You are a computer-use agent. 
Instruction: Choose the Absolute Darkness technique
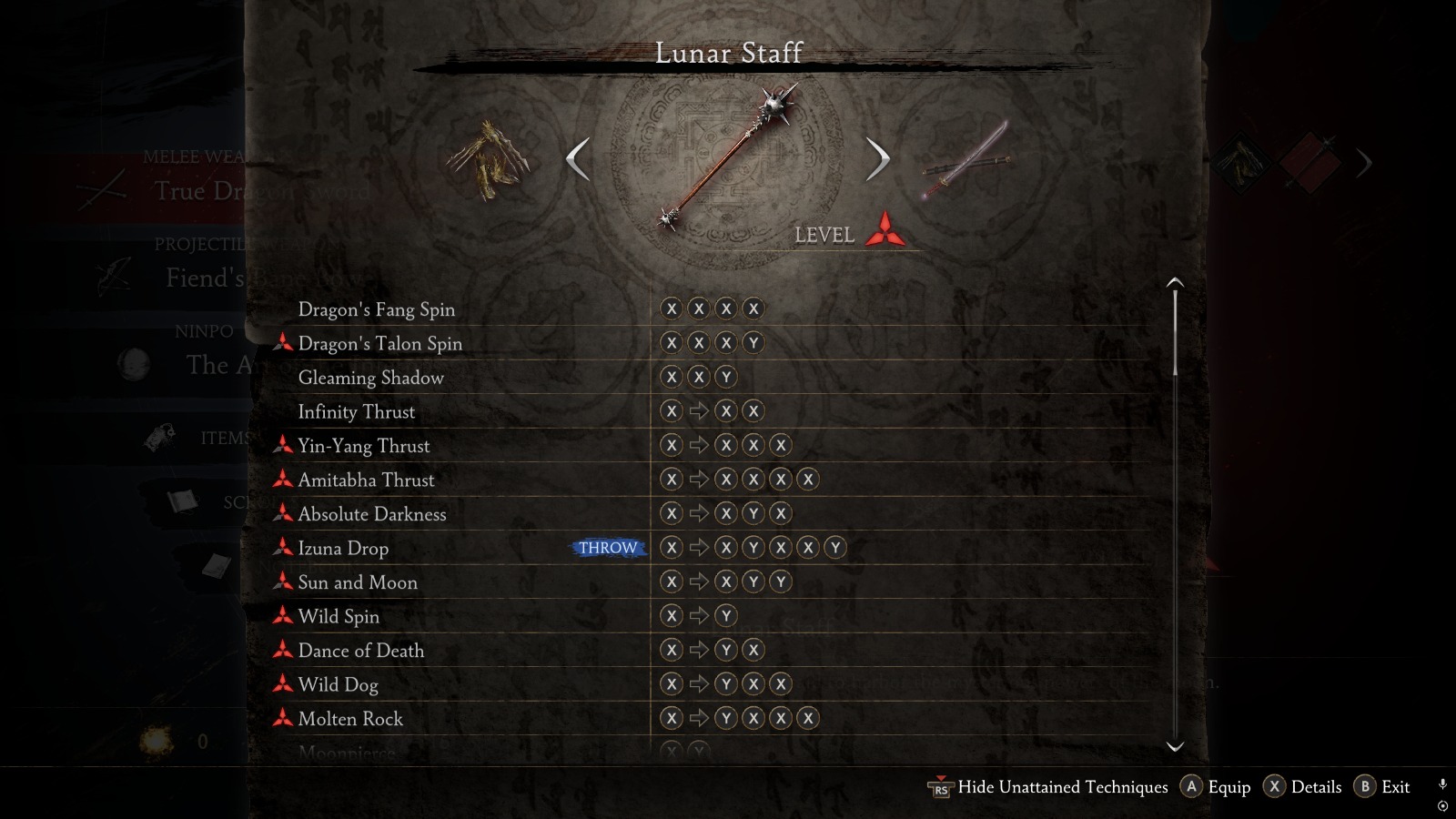(x=371, y=514)
